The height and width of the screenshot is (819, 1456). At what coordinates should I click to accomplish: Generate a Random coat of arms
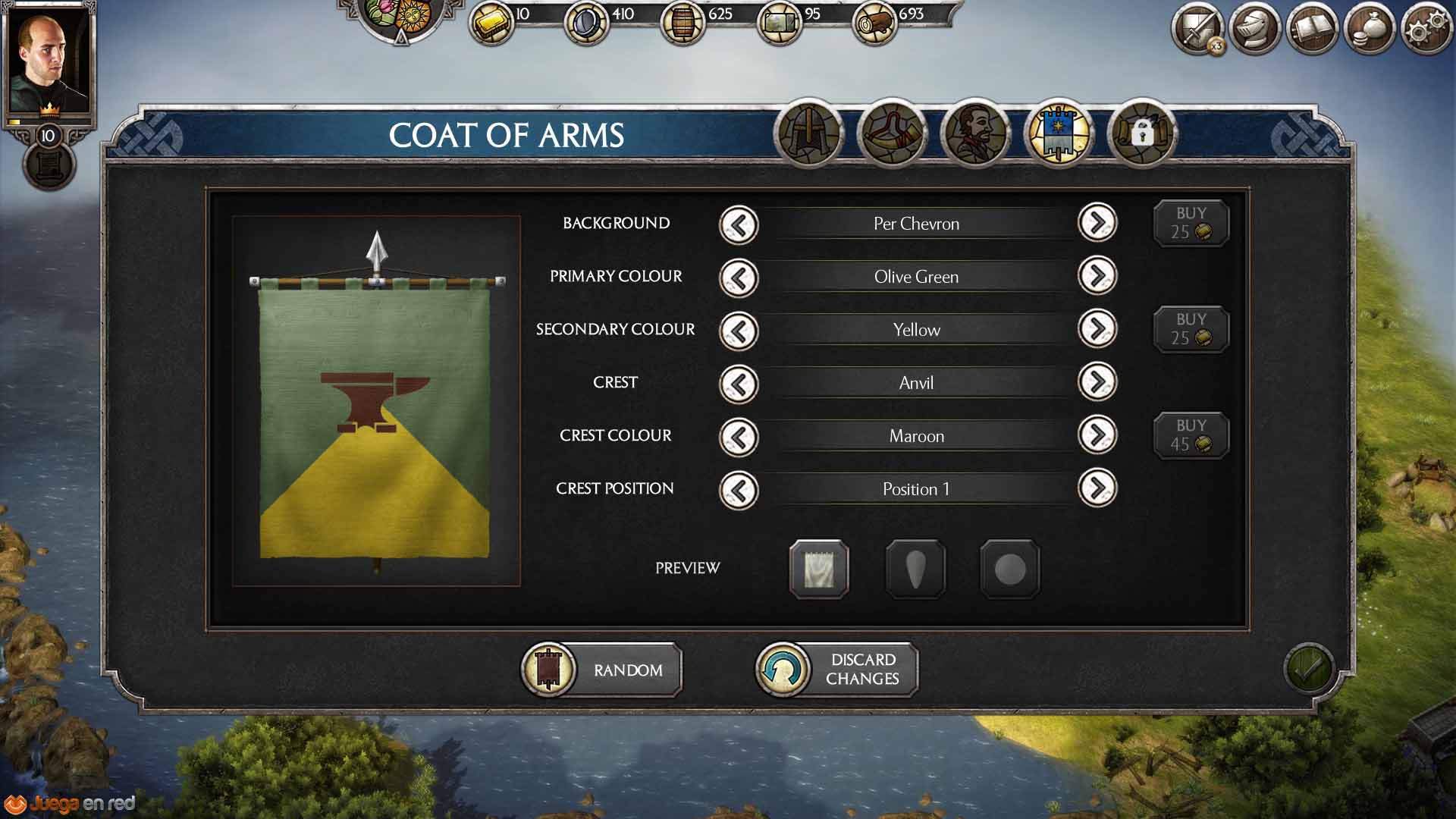pos(602,670)
